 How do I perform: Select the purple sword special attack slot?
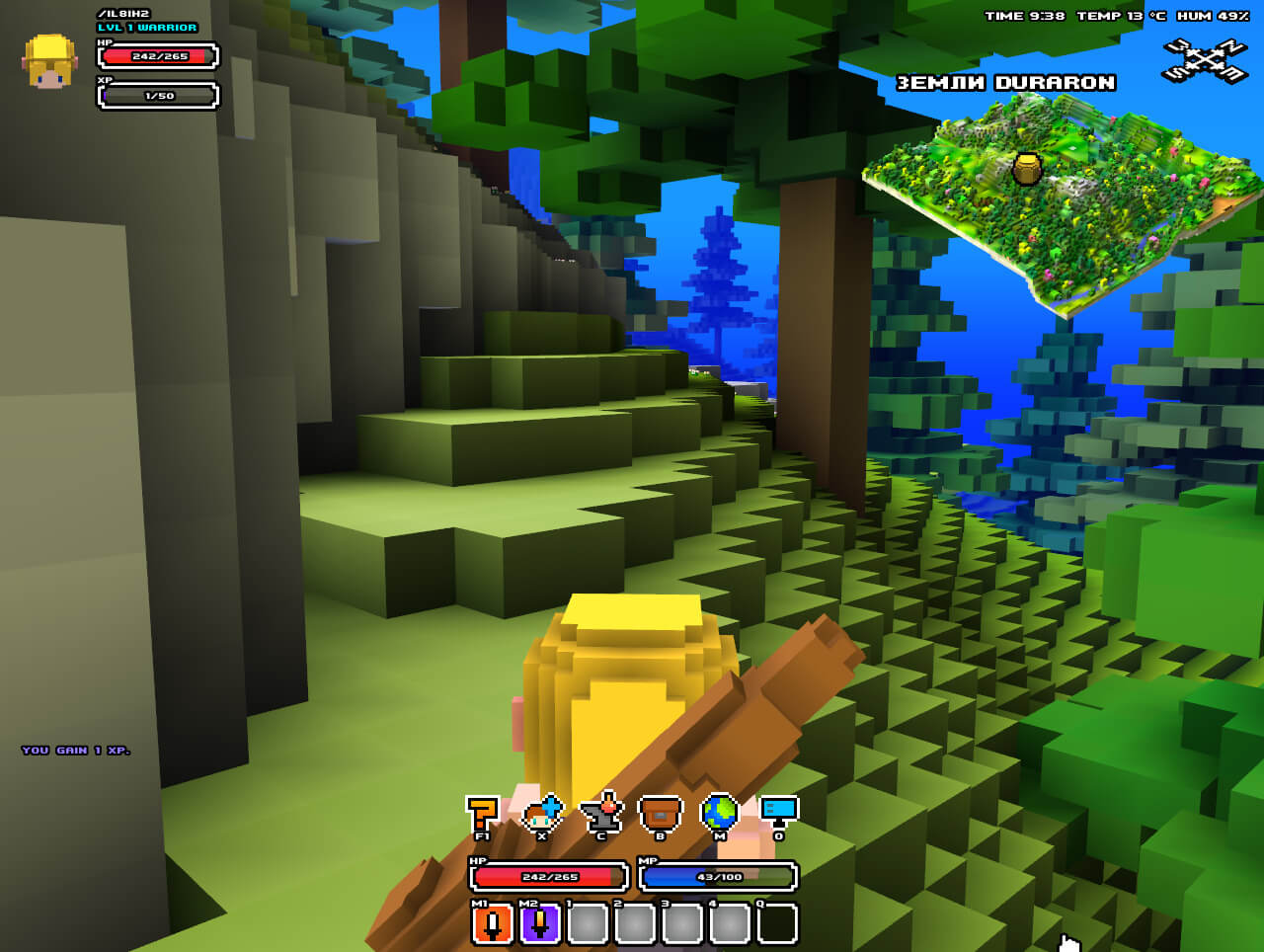click(x=539, y=924)
